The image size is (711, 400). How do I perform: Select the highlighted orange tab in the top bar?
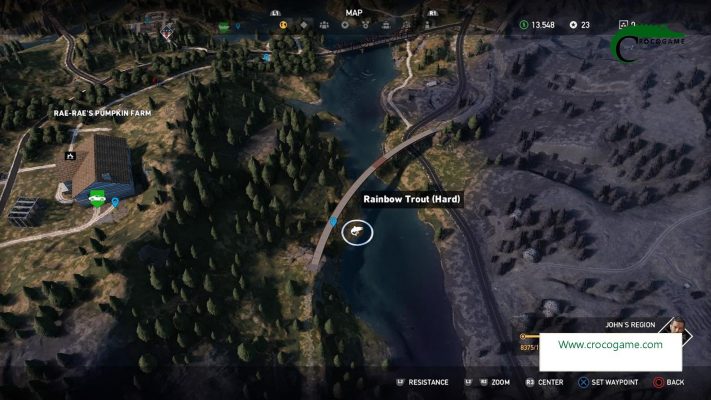[x=283, y=25]
